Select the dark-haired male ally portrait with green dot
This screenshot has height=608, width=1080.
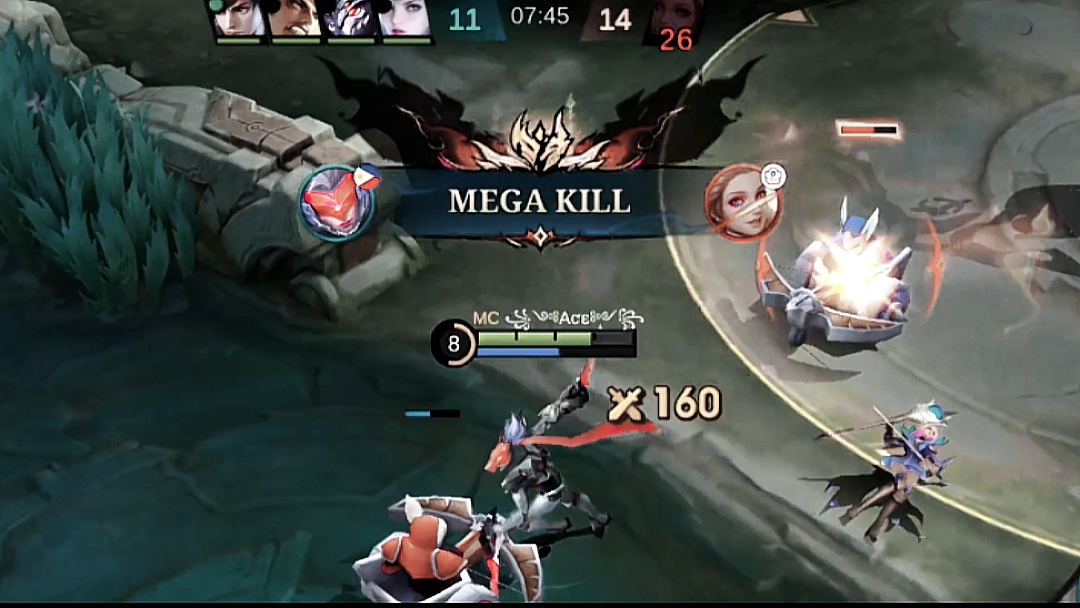click(240, 18)
